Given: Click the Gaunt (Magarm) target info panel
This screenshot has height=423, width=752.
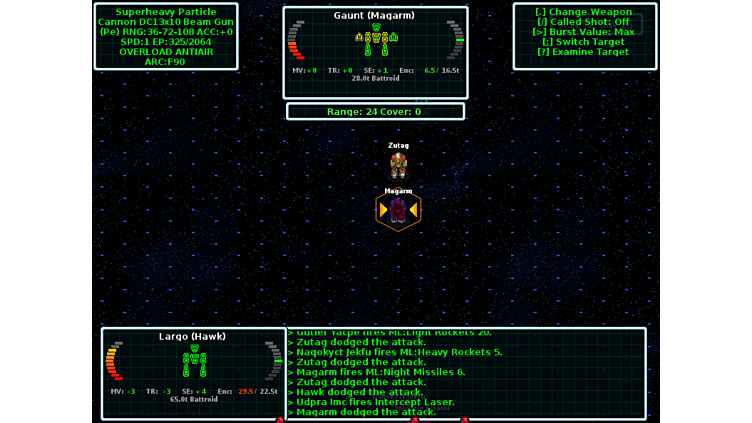Looking at the screenshot, I should click(375, 39).
